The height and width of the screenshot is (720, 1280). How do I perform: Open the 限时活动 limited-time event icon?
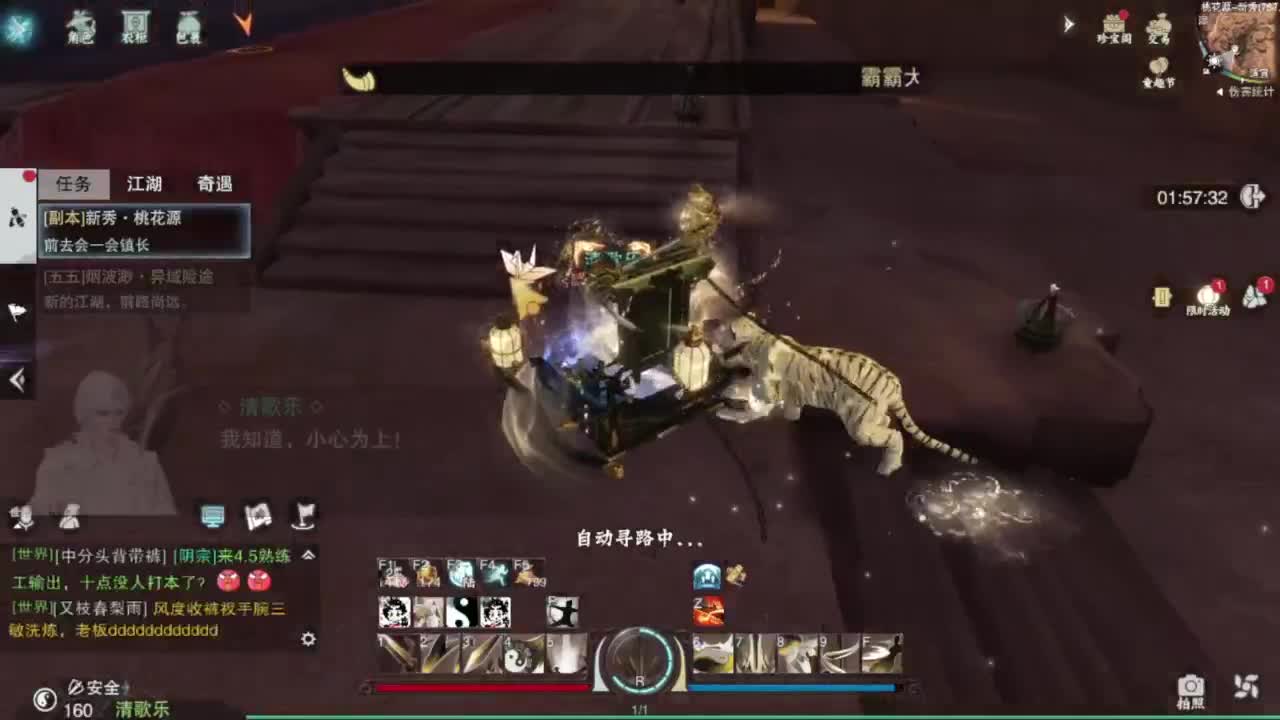[1207, 295]
